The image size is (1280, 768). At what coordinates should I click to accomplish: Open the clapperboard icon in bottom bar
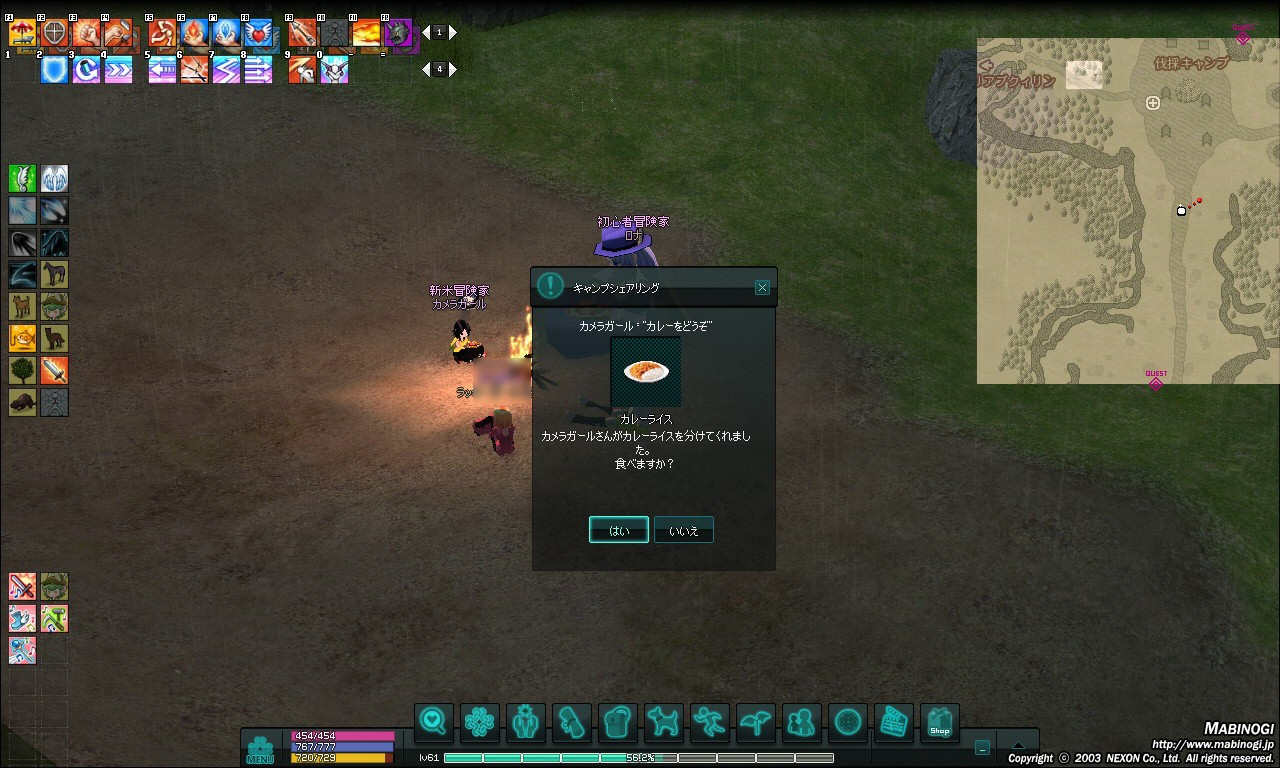(x=894, y=721)
